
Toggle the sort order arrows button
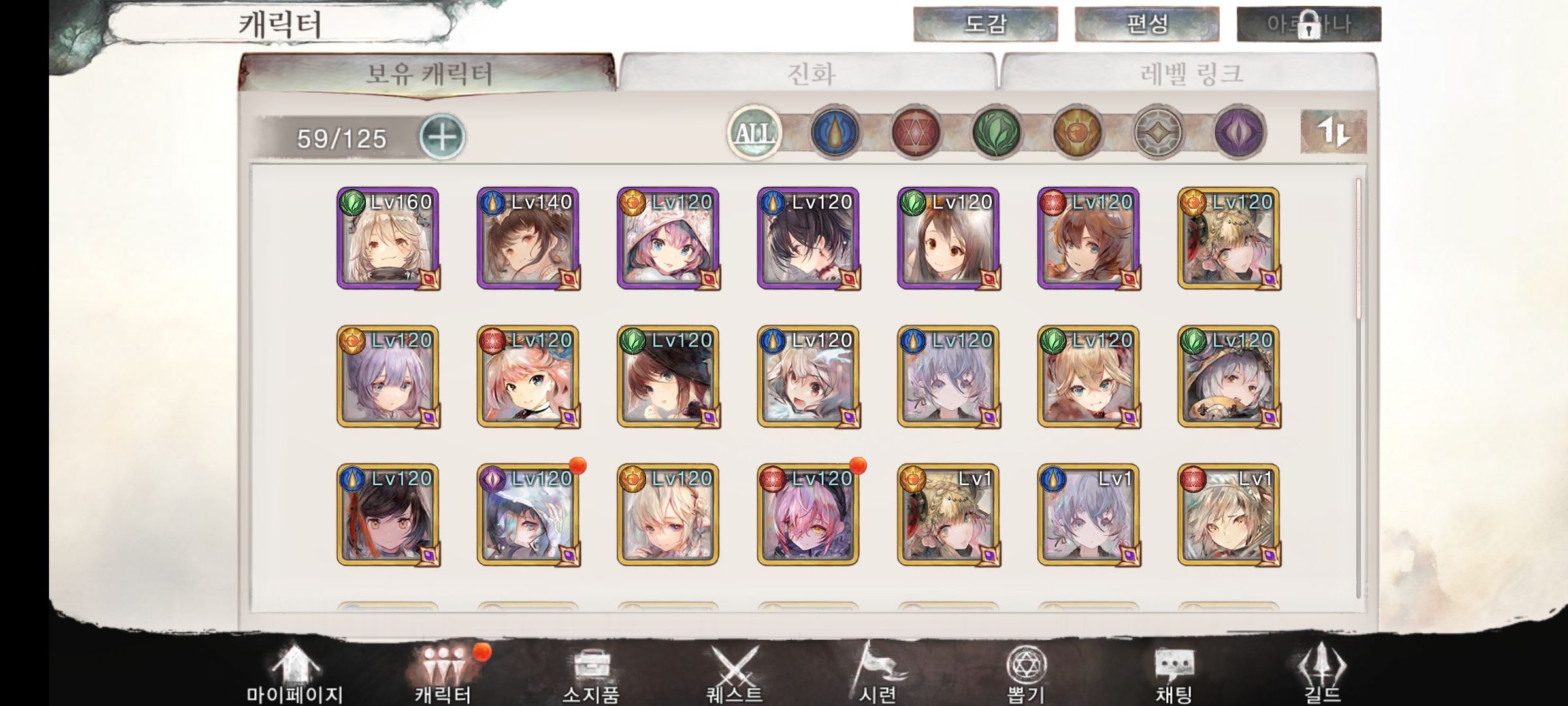click(1333, 132)
